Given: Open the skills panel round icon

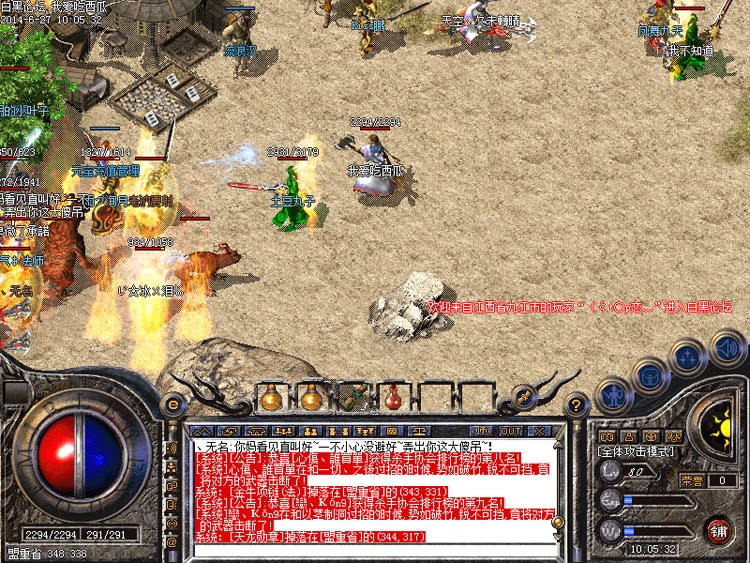Looking at the screenshot, I should 688,357.
